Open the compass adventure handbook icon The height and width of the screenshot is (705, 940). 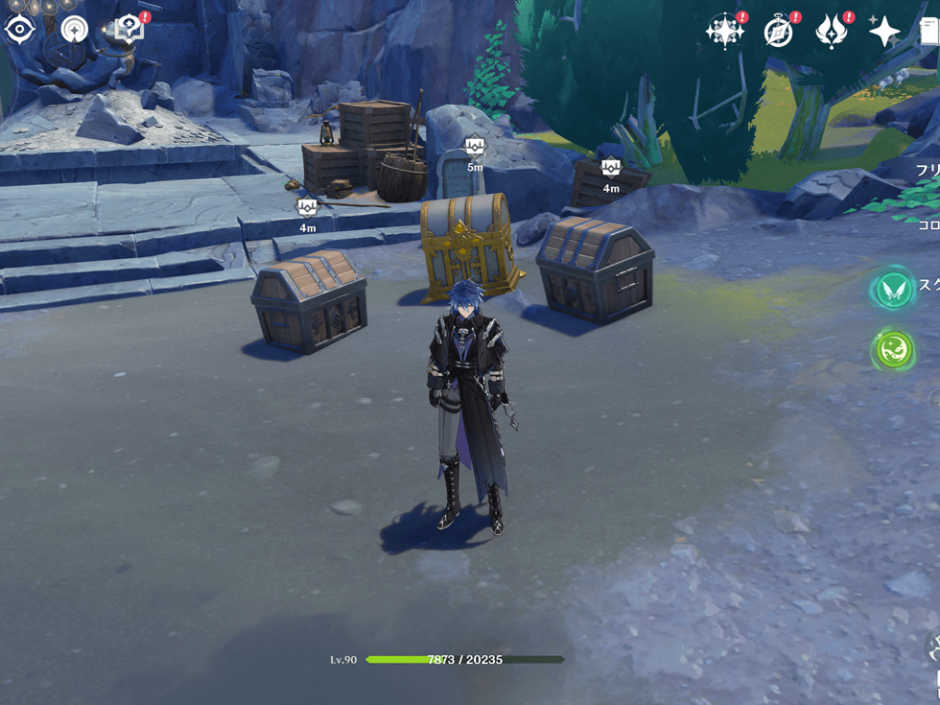click(779, 32)
